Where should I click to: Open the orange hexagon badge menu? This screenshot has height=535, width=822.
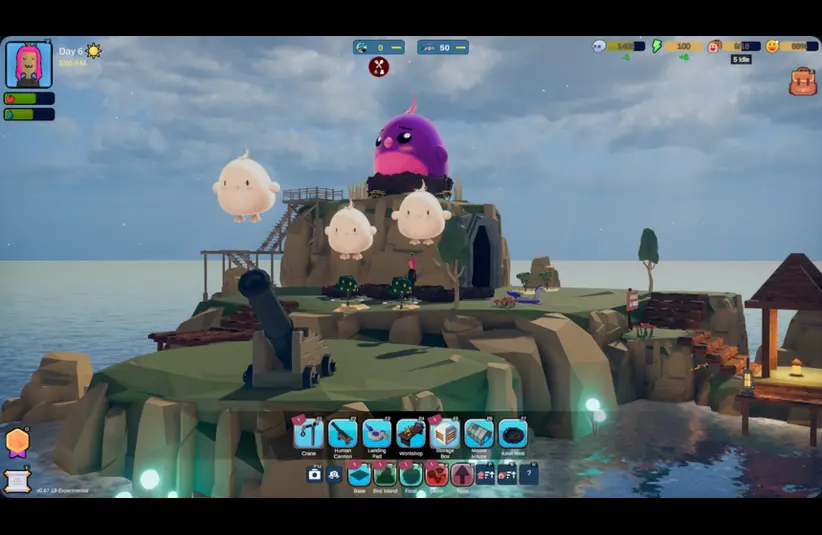[x=17, y=441]
